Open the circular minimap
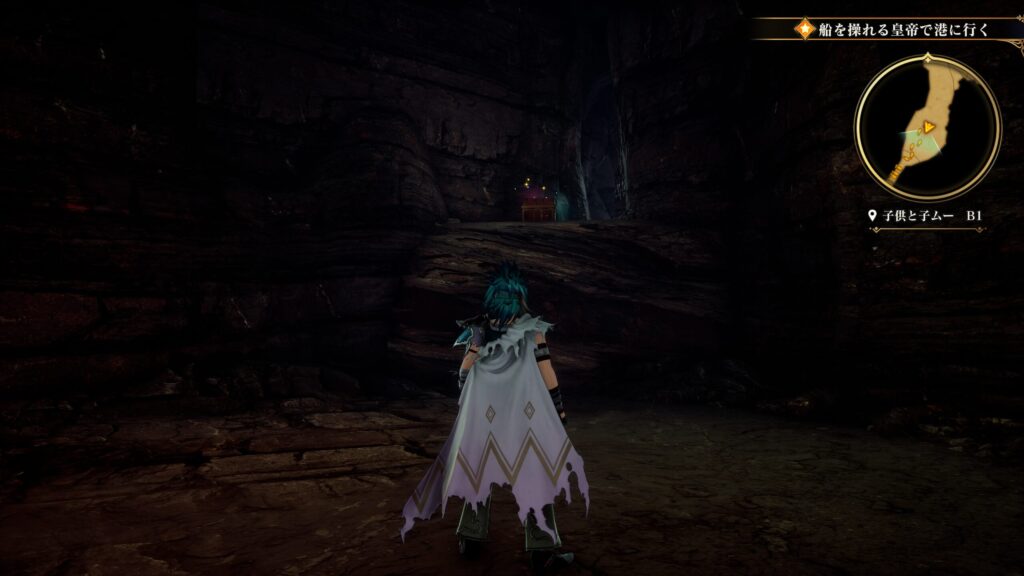Viewport: 1024px width, 576px height. 927,127
